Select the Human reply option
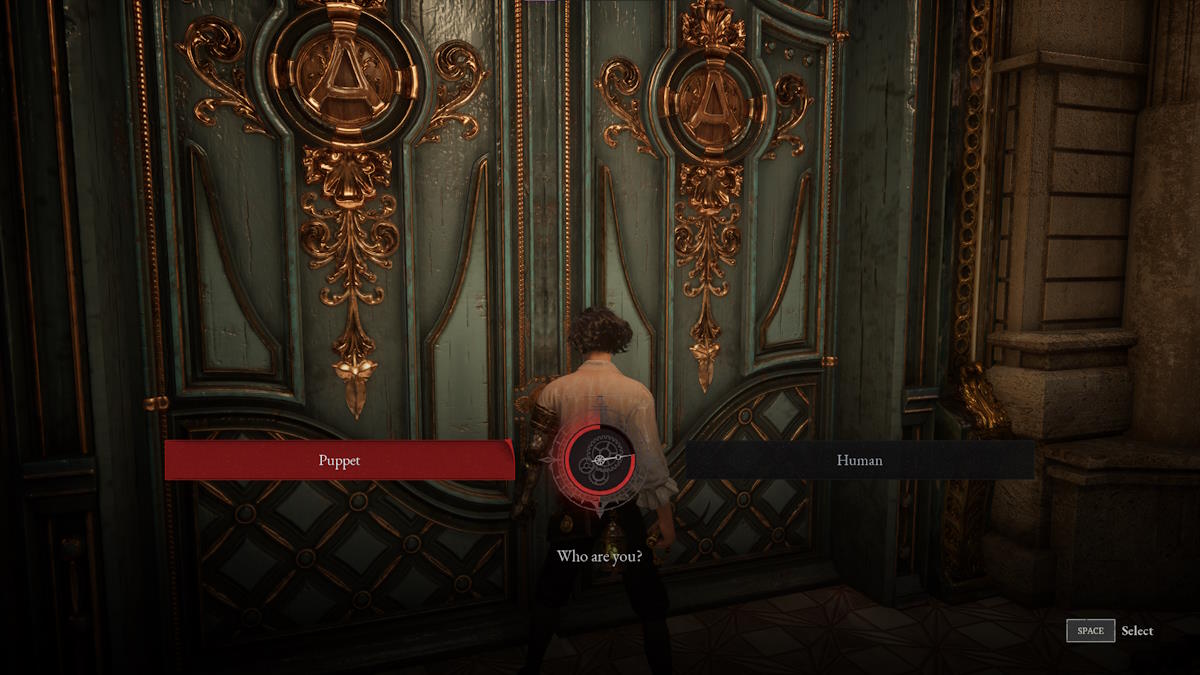This screenshot has width=1200, height=675. coord(859,461)
